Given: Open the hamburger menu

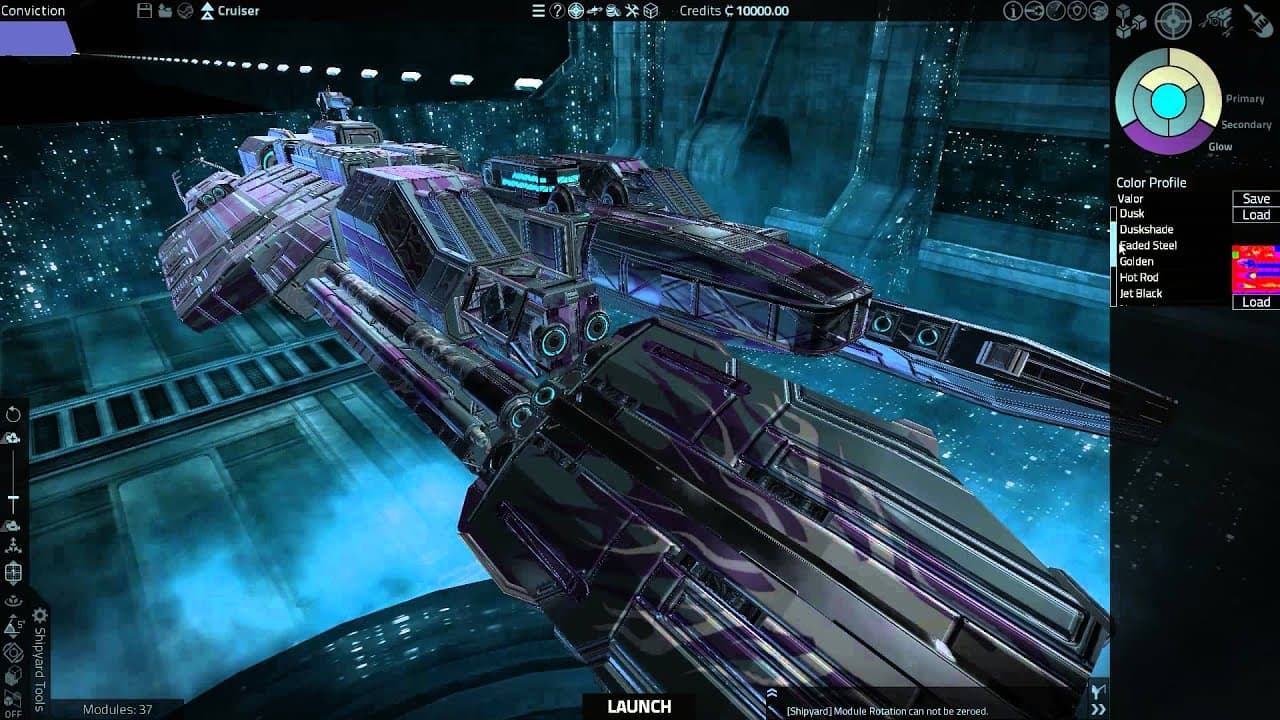Looking at the screenshot, I should click(x=538, y=11).
